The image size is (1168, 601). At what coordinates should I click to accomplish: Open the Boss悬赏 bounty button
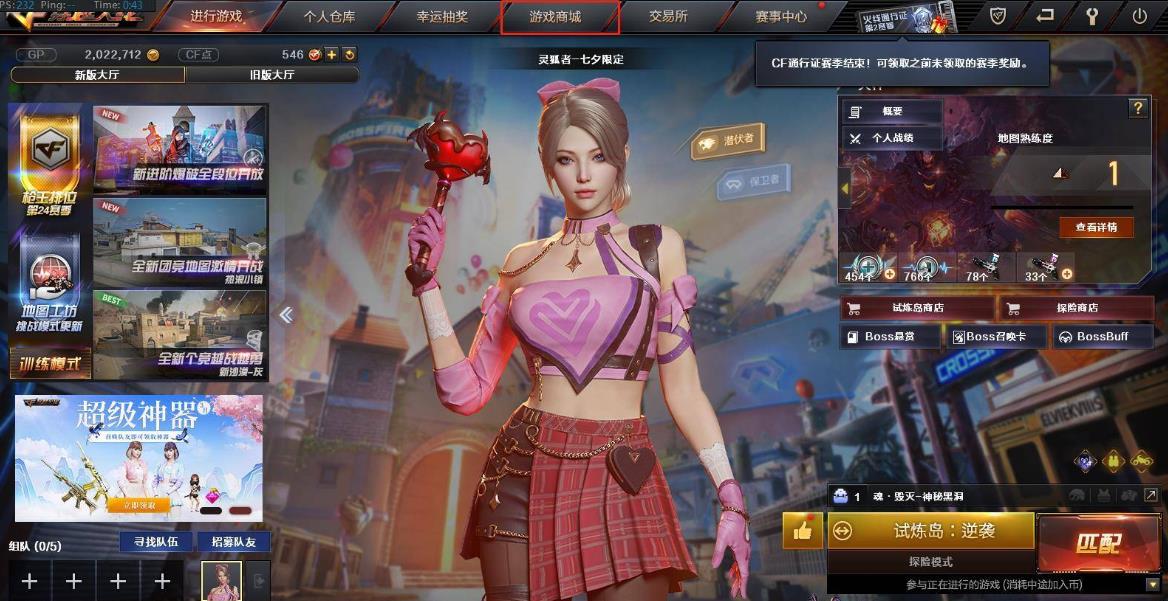coord(890,337)
